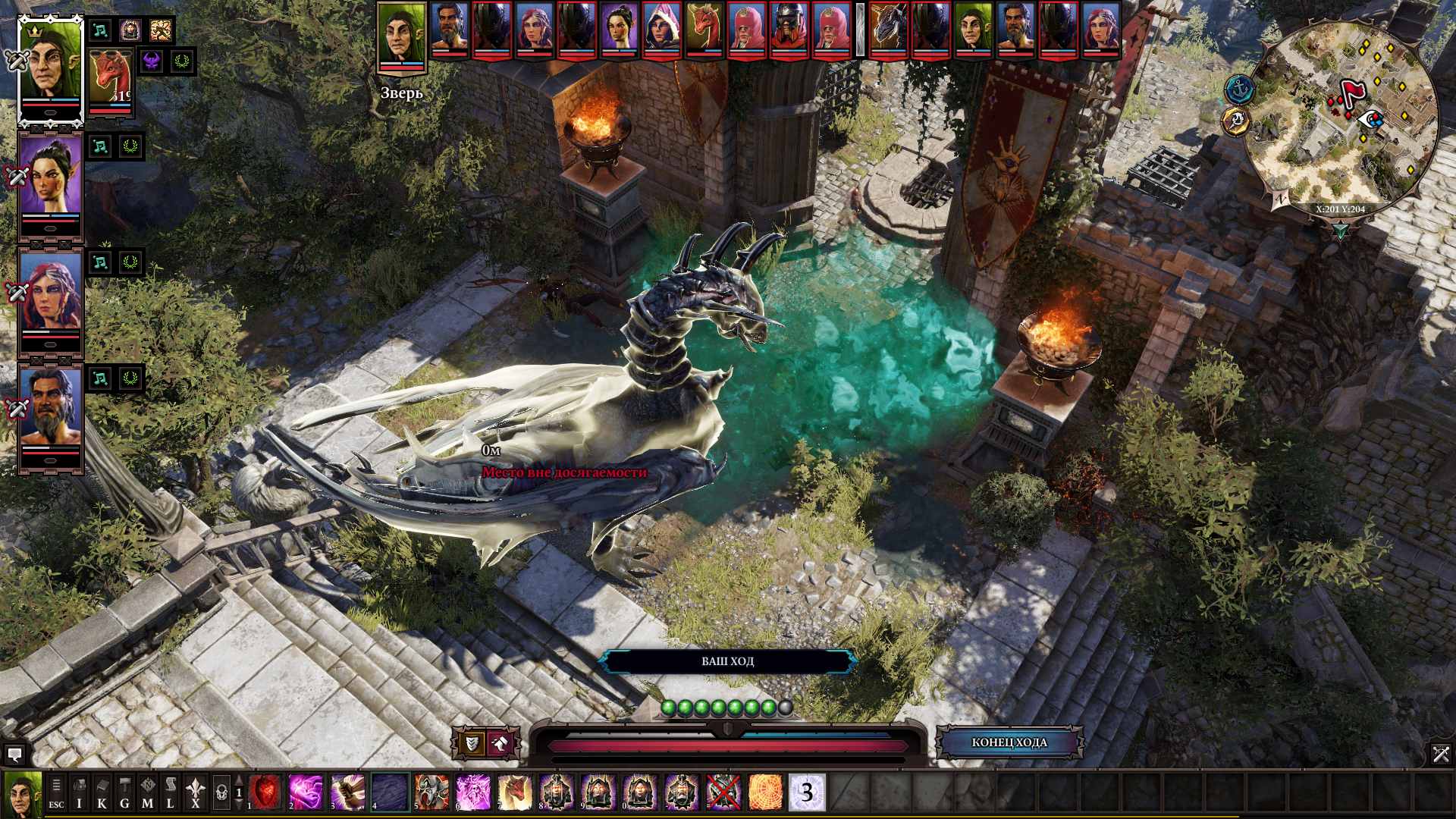Open the crafting menu marked G

(124, 792)
